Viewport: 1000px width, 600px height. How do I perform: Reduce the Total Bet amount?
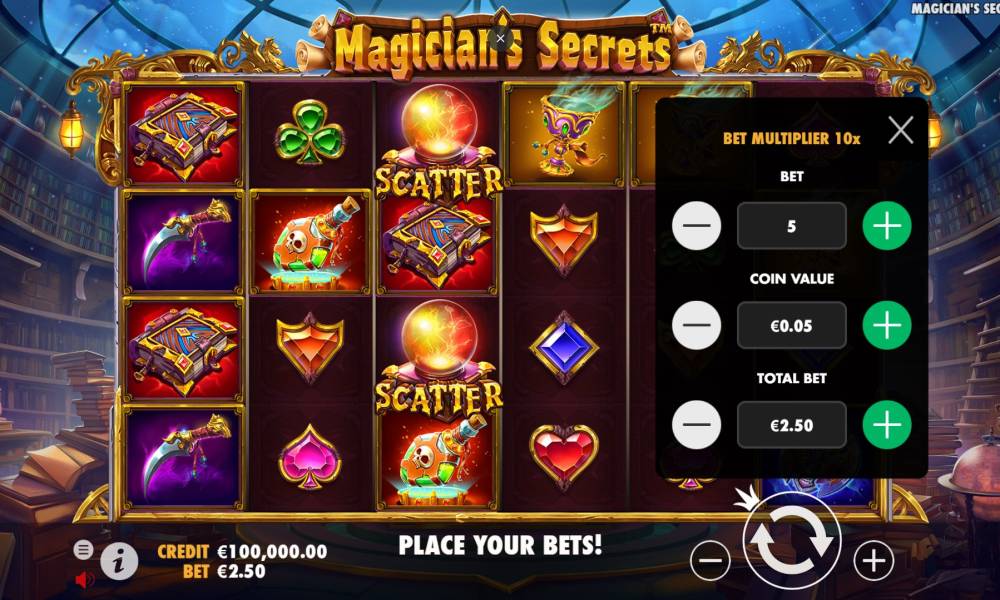click(x=697, y=426)
